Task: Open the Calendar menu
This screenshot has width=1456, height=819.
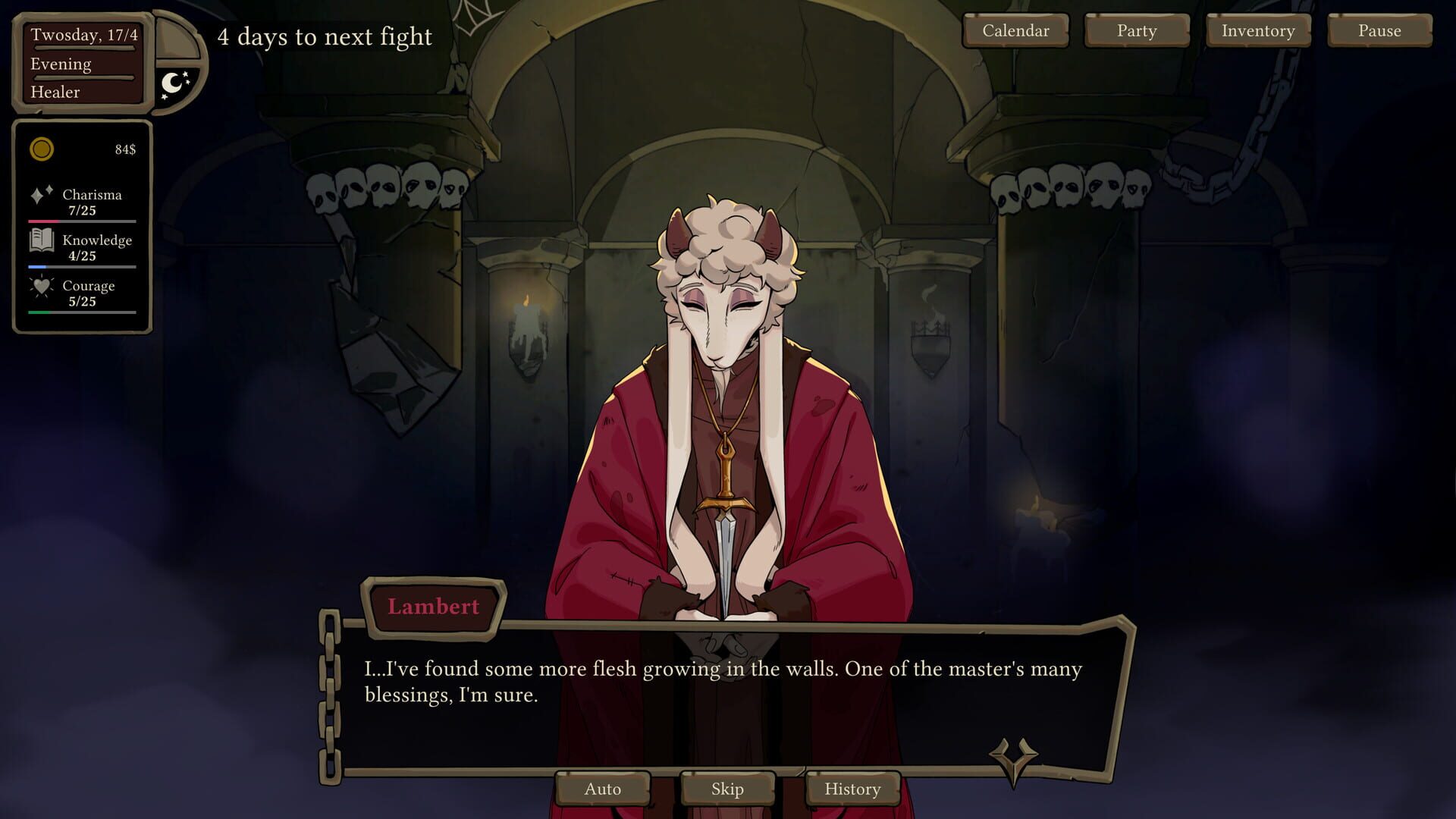Action: point(1015,31)
